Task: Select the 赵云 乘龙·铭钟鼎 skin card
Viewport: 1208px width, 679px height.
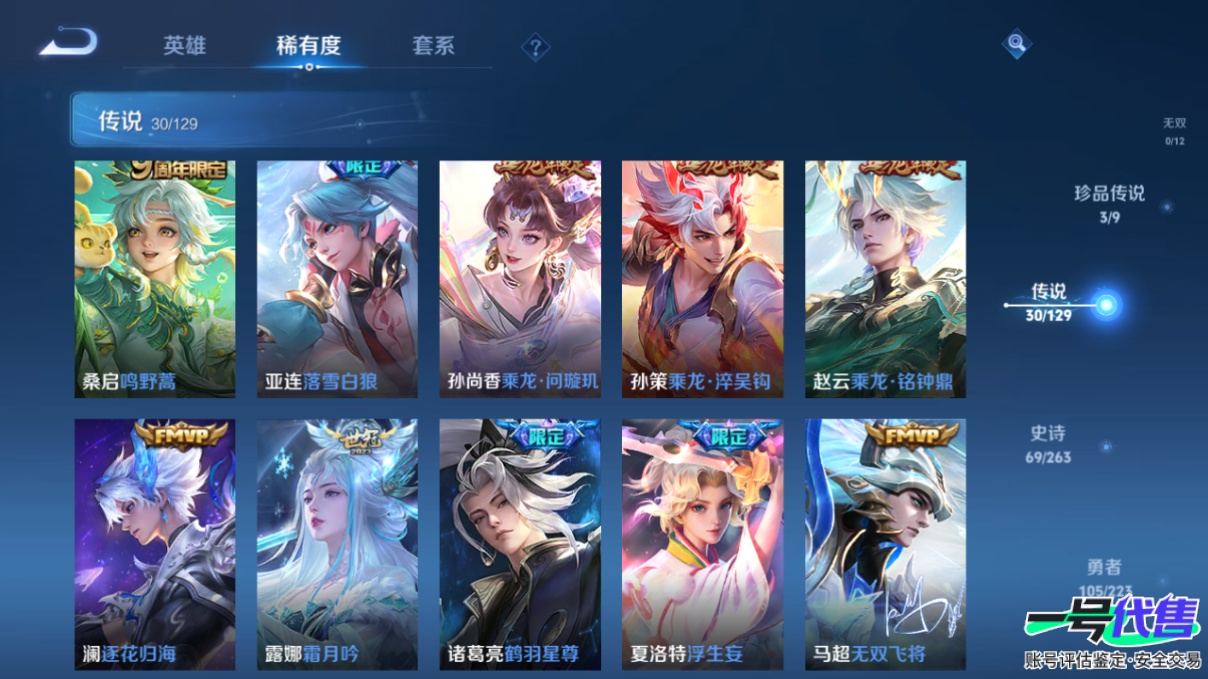Action: (885, 279)
